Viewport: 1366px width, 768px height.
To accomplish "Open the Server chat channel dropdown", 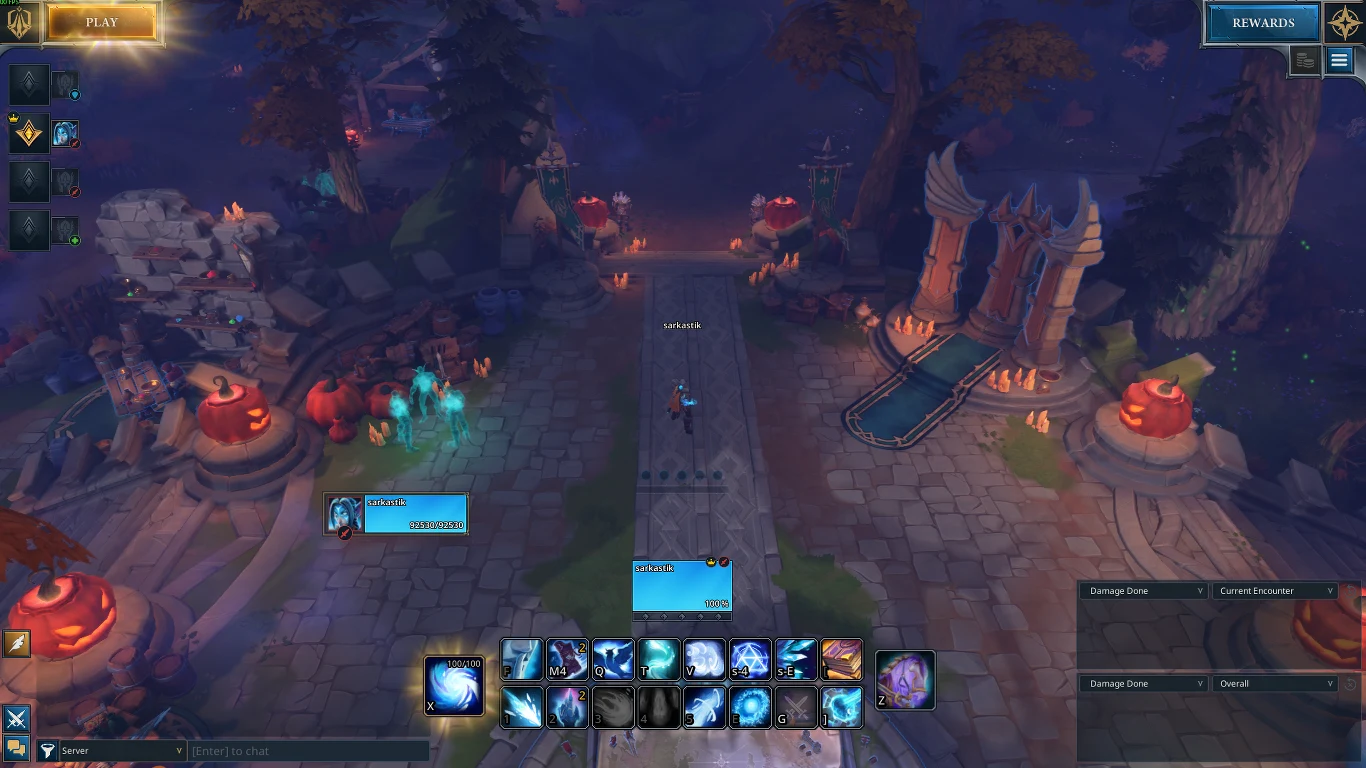I will coord(122,751).
